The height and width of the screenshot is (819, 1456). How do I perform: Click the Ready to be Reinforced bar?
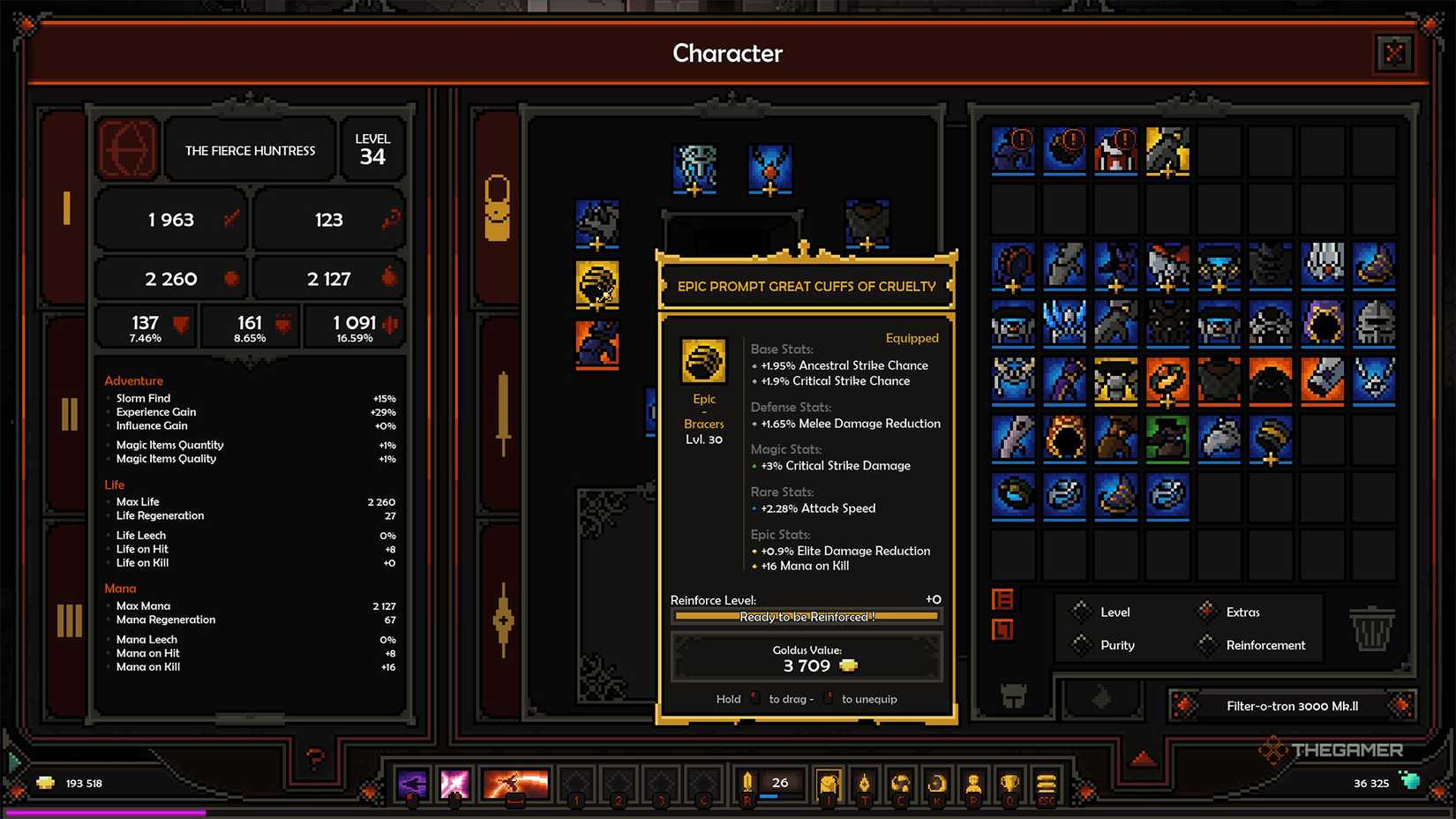click(806, 617)
